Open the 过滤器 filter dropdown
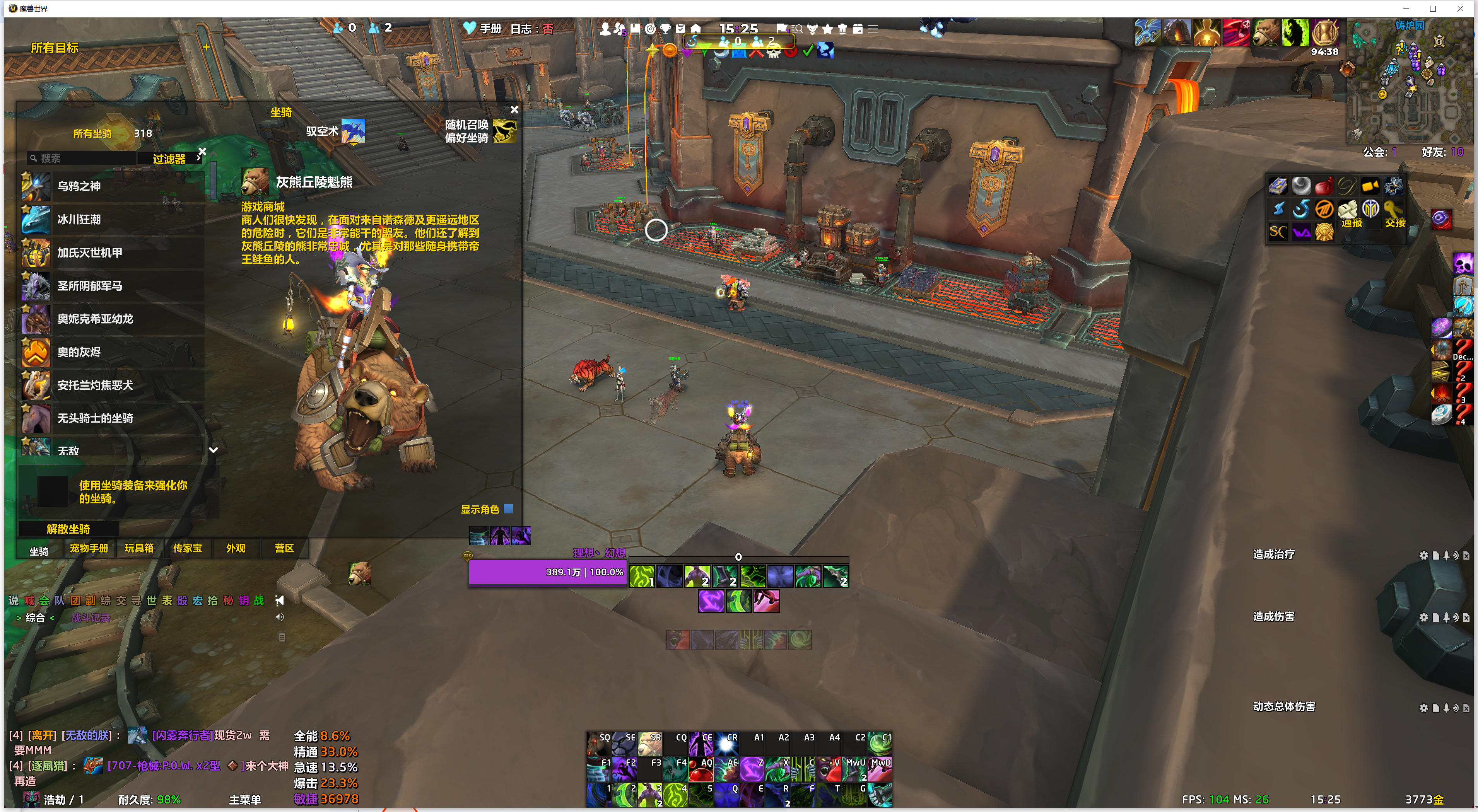This screenshot has width=1478, height=812. click(169, 159)
